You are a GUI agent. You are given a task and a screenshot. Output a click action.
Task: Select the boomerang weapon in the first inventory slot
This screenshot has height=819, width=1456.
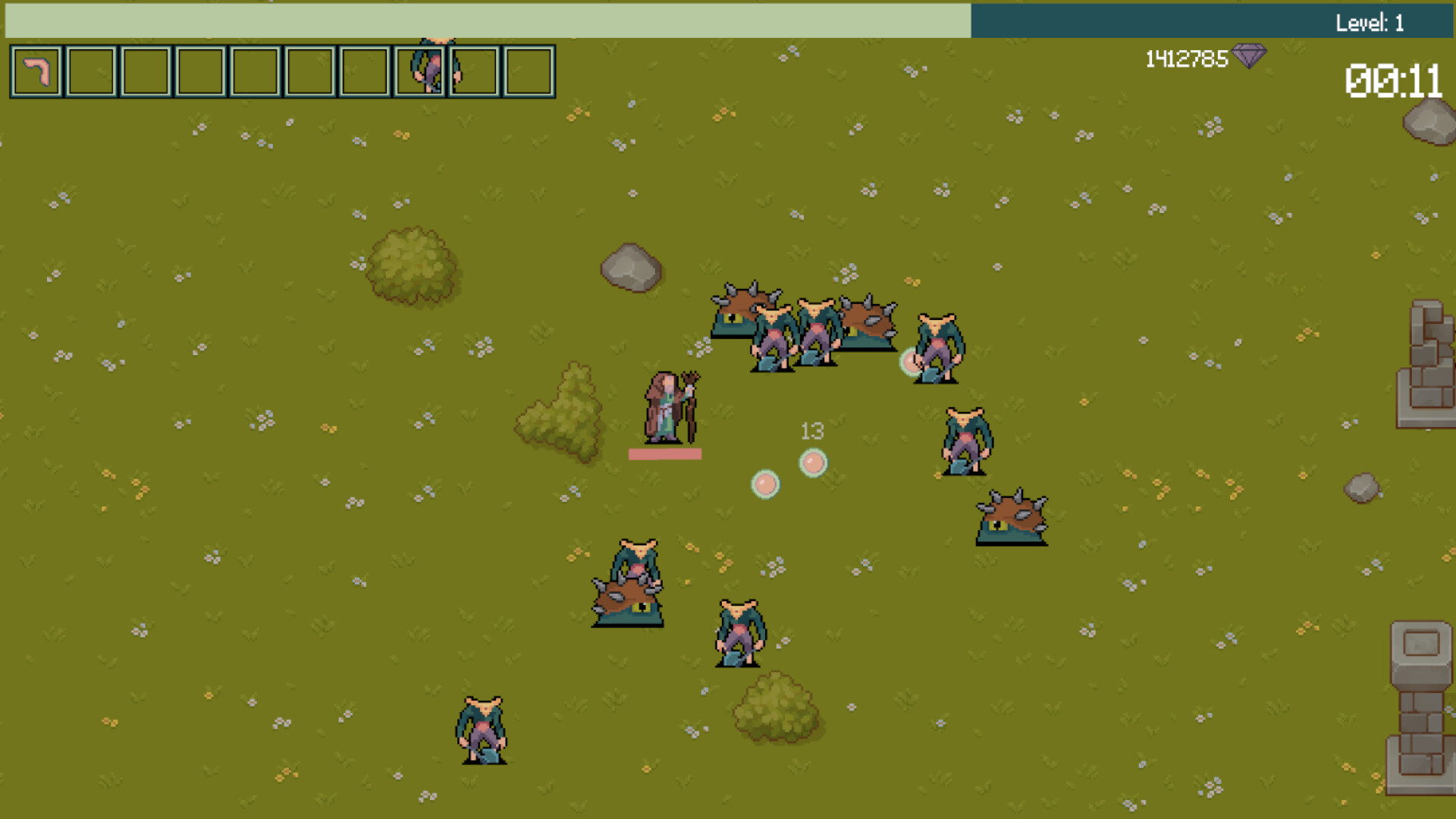click(x=36, y=73)
